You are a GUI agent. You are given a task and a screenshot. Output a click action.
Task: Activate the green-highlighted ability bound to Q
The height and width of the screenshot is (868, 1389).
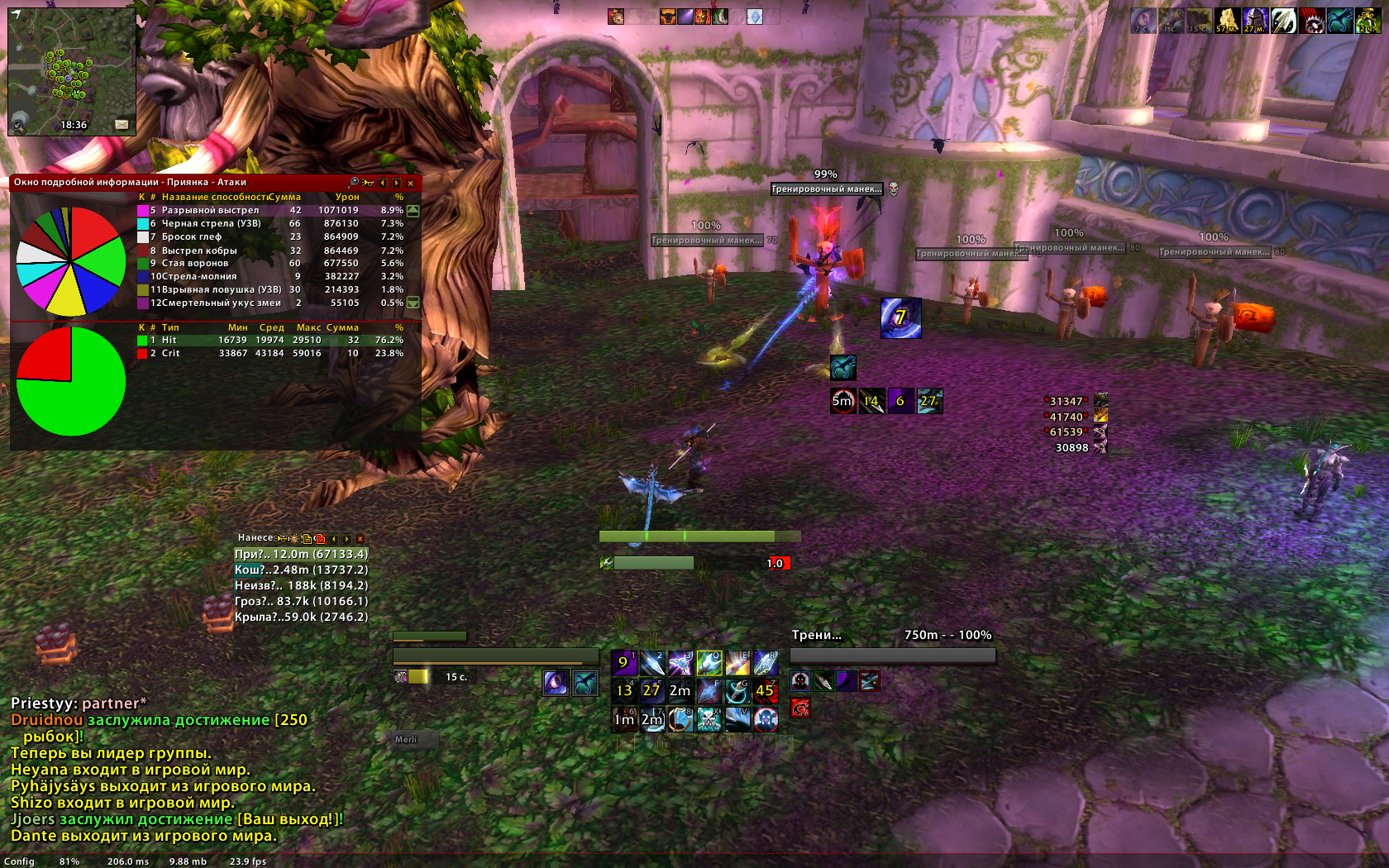coord(709,663)
